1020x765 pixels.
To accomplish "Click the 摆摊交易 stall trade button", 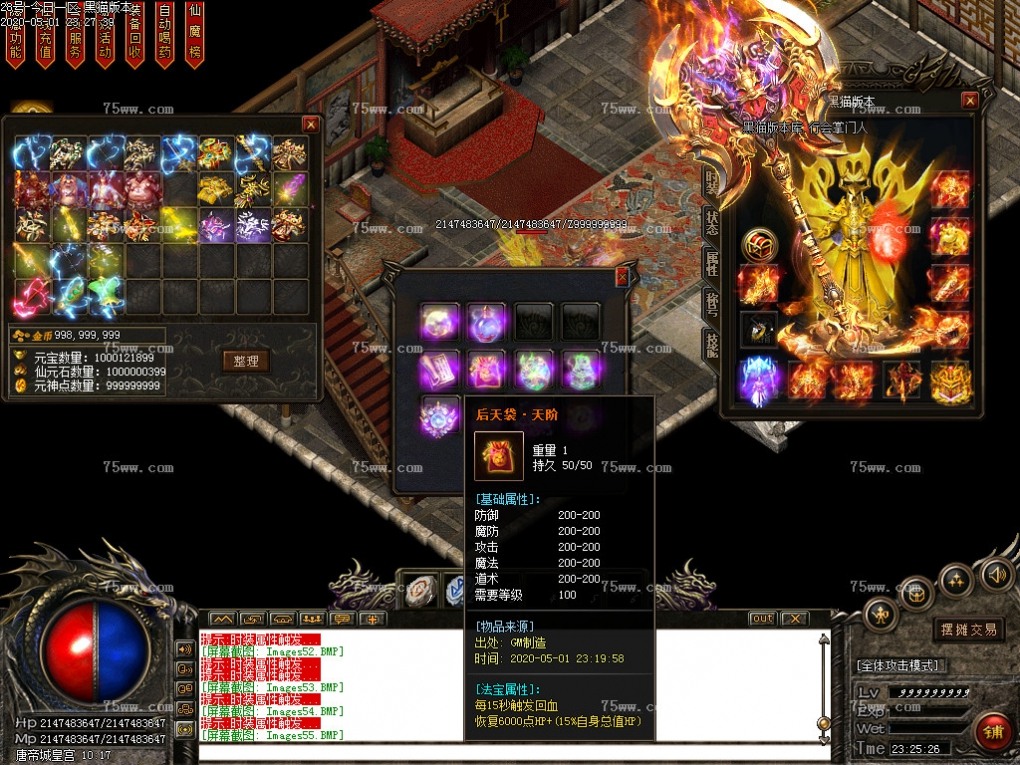I will (x=968, y=629).
